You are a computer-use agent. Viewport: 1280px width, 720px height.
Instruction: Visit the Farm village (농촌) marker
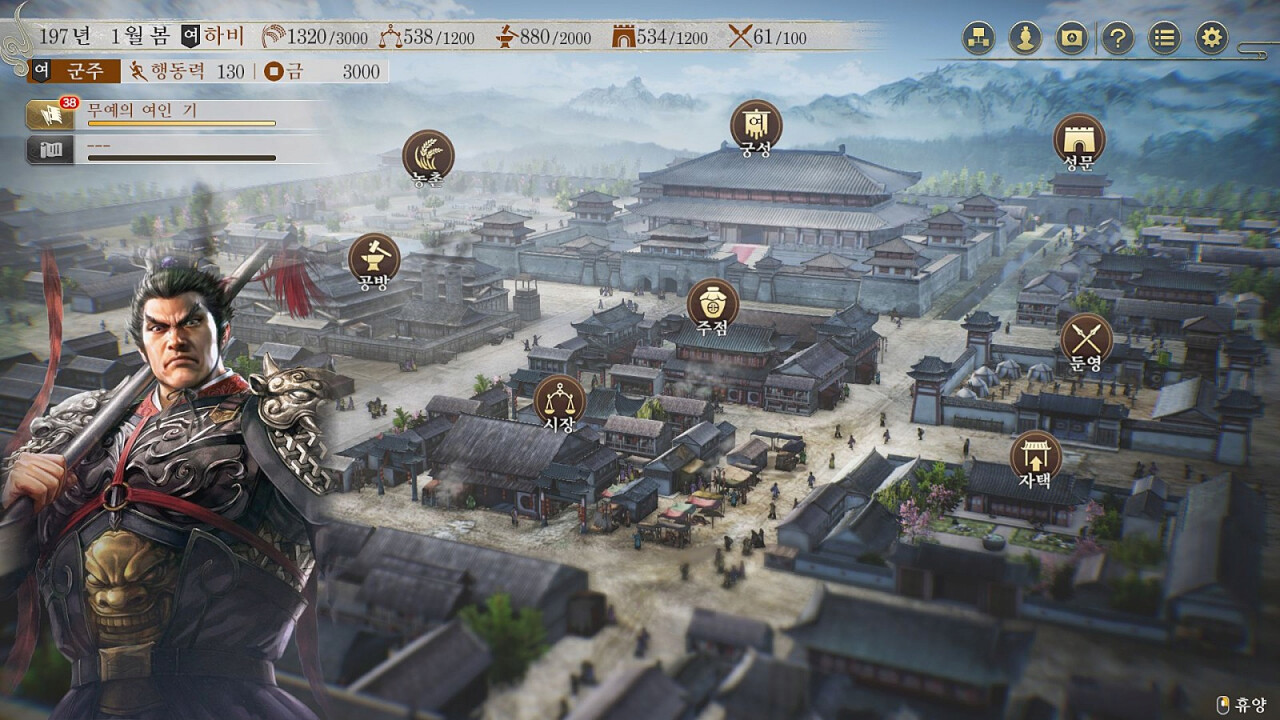428,156
